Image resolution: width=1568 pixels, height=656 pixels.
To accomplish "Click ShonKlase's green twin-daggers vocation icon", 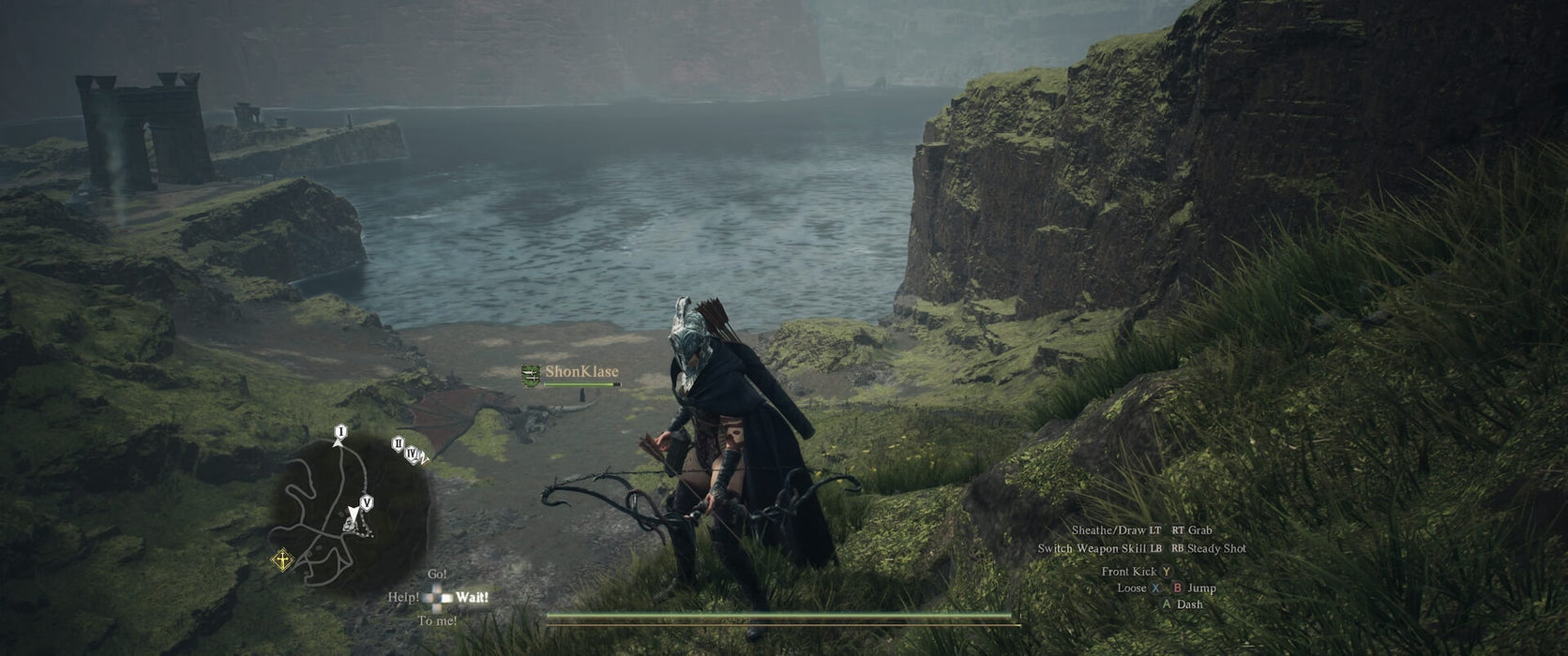I will 531,373.
